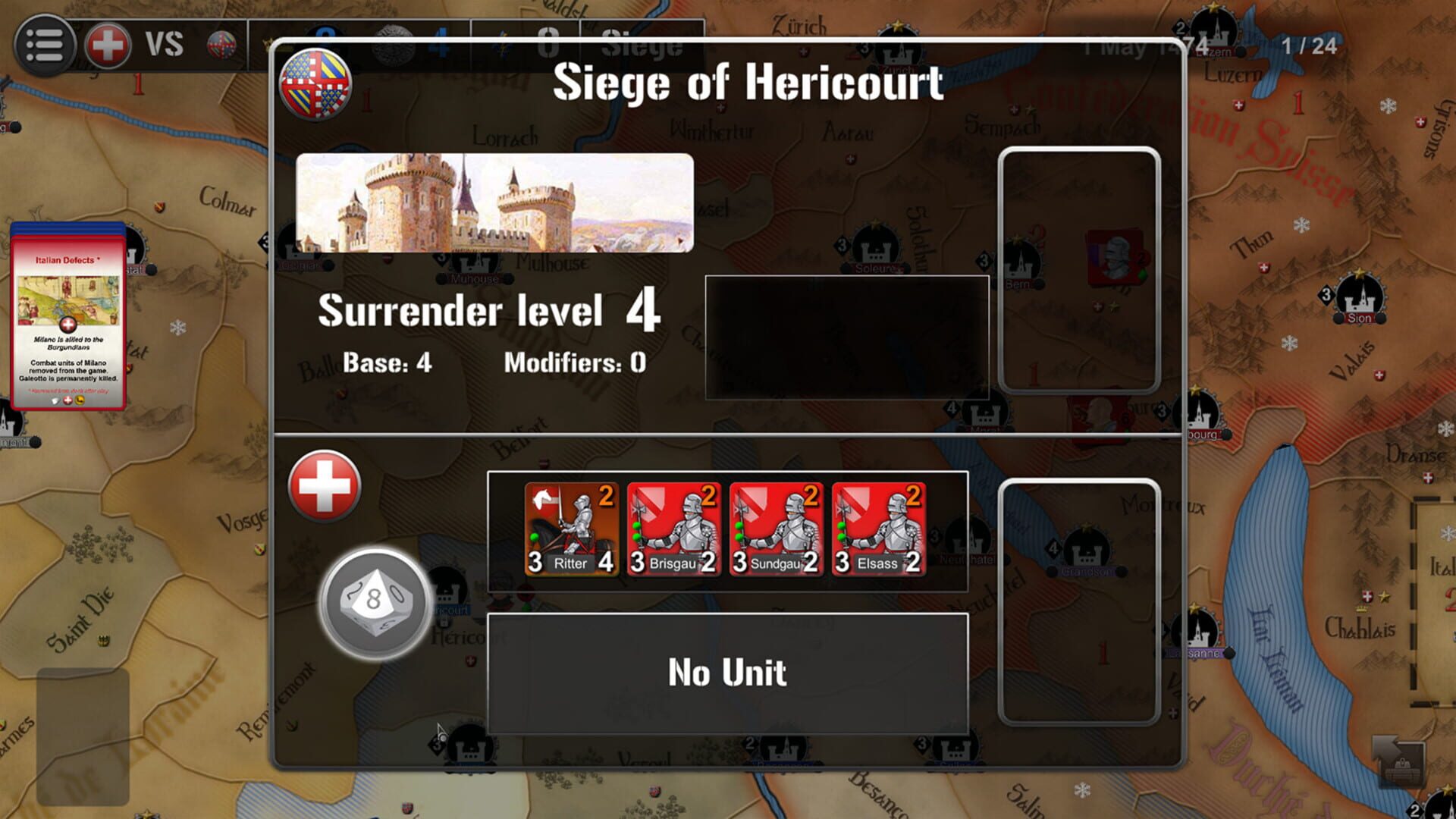
Task: Open the hamburger menu in top-left corner
Action: [x=47, y=43]
